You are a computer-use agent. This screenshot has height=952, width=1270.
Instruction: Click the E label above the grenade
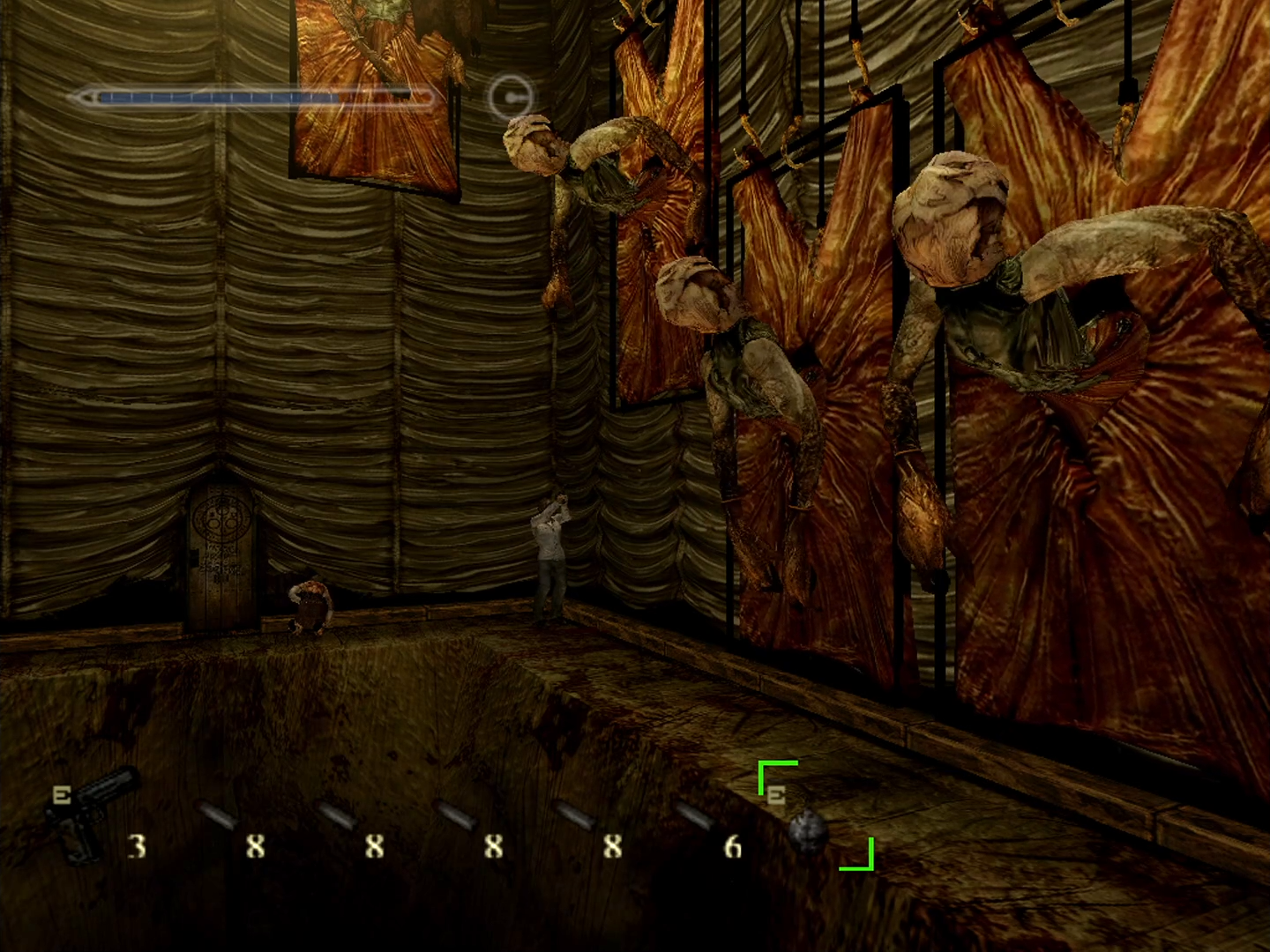tap(776, 796)
